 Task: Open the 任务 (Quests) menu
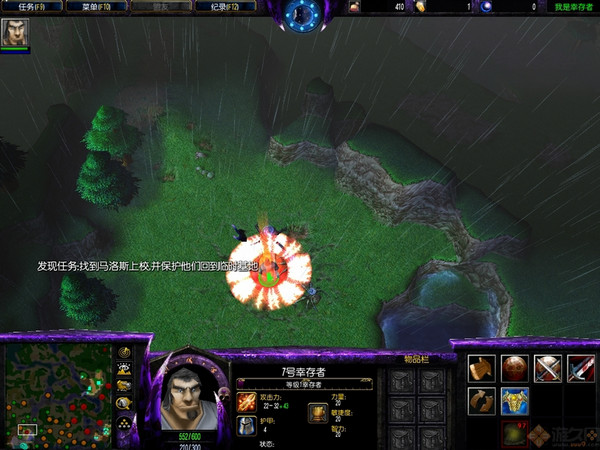(x=33, y=7)
